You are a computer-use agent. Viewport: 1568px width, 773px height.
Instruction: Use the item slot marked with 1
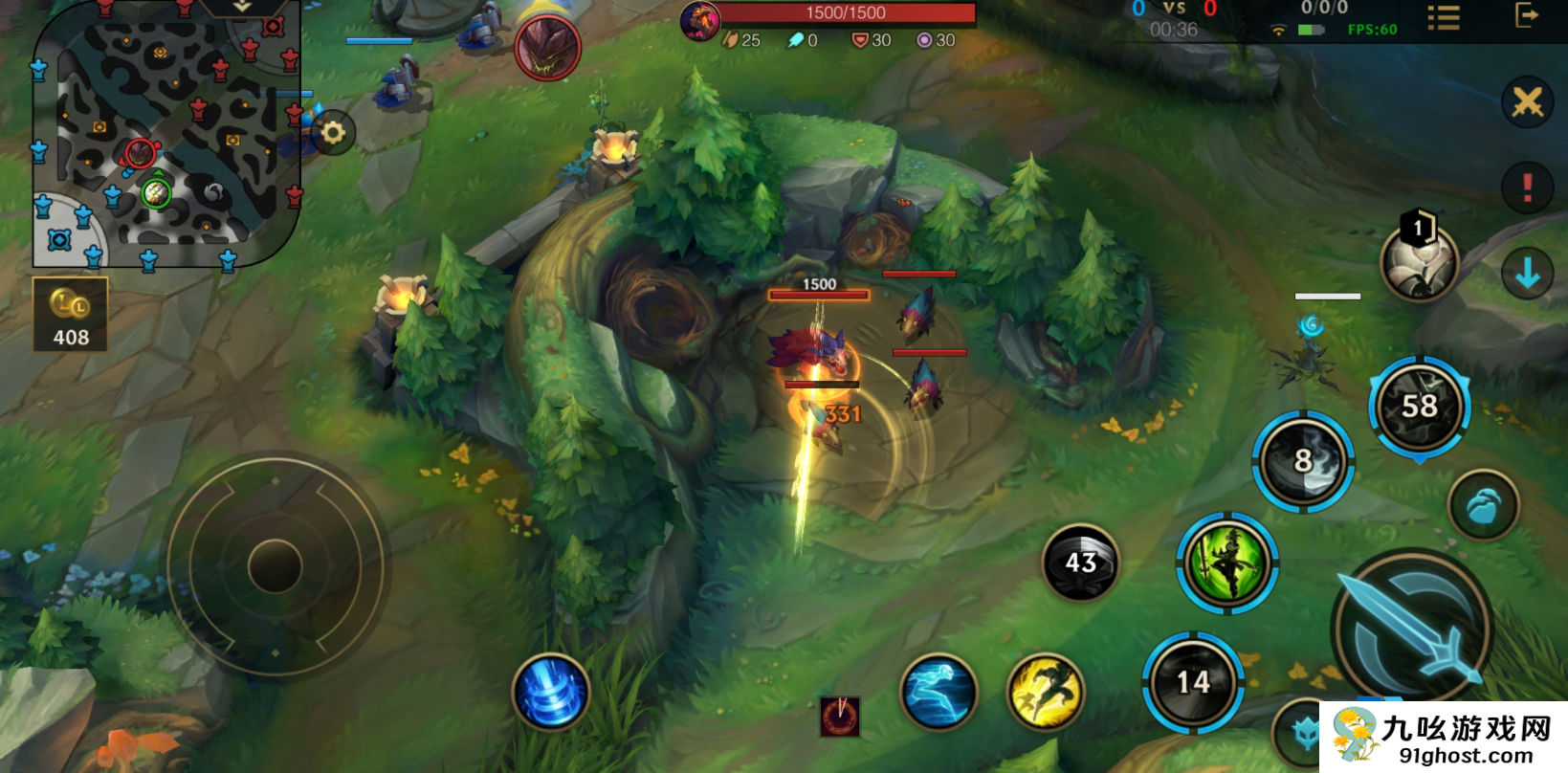click(x=1420, y=261)
